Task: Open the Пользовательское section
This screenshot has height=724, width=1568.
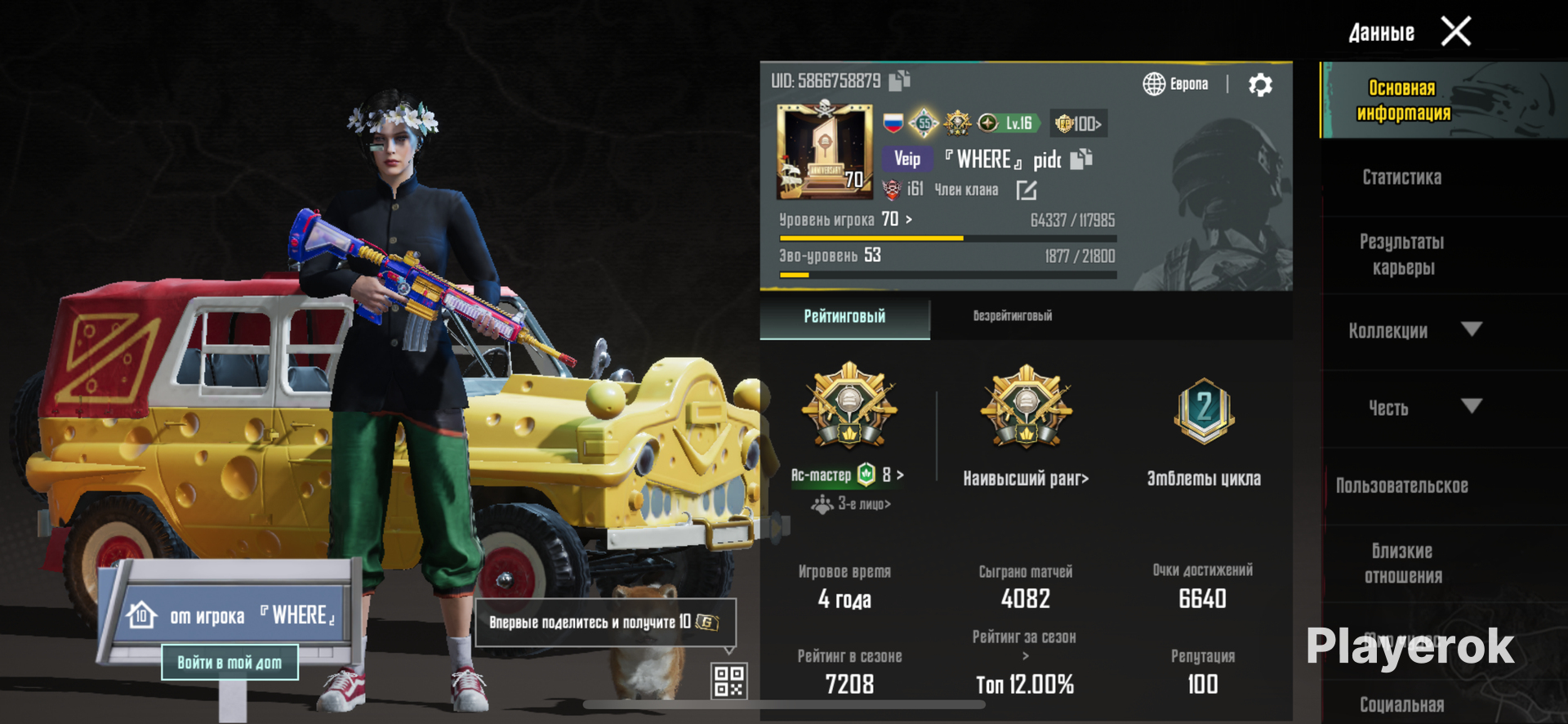Action: (x=1401, y=486)
